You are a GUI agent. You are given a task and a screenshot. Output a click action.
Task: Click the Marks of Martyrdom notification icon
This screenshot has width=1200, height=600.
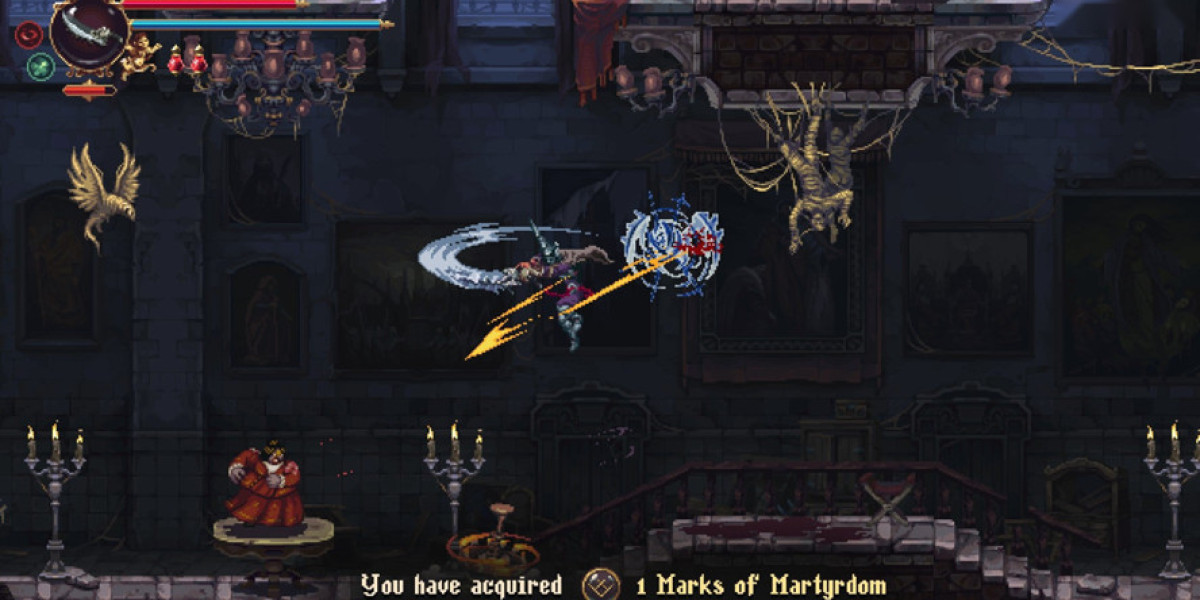tap(600, 584)
